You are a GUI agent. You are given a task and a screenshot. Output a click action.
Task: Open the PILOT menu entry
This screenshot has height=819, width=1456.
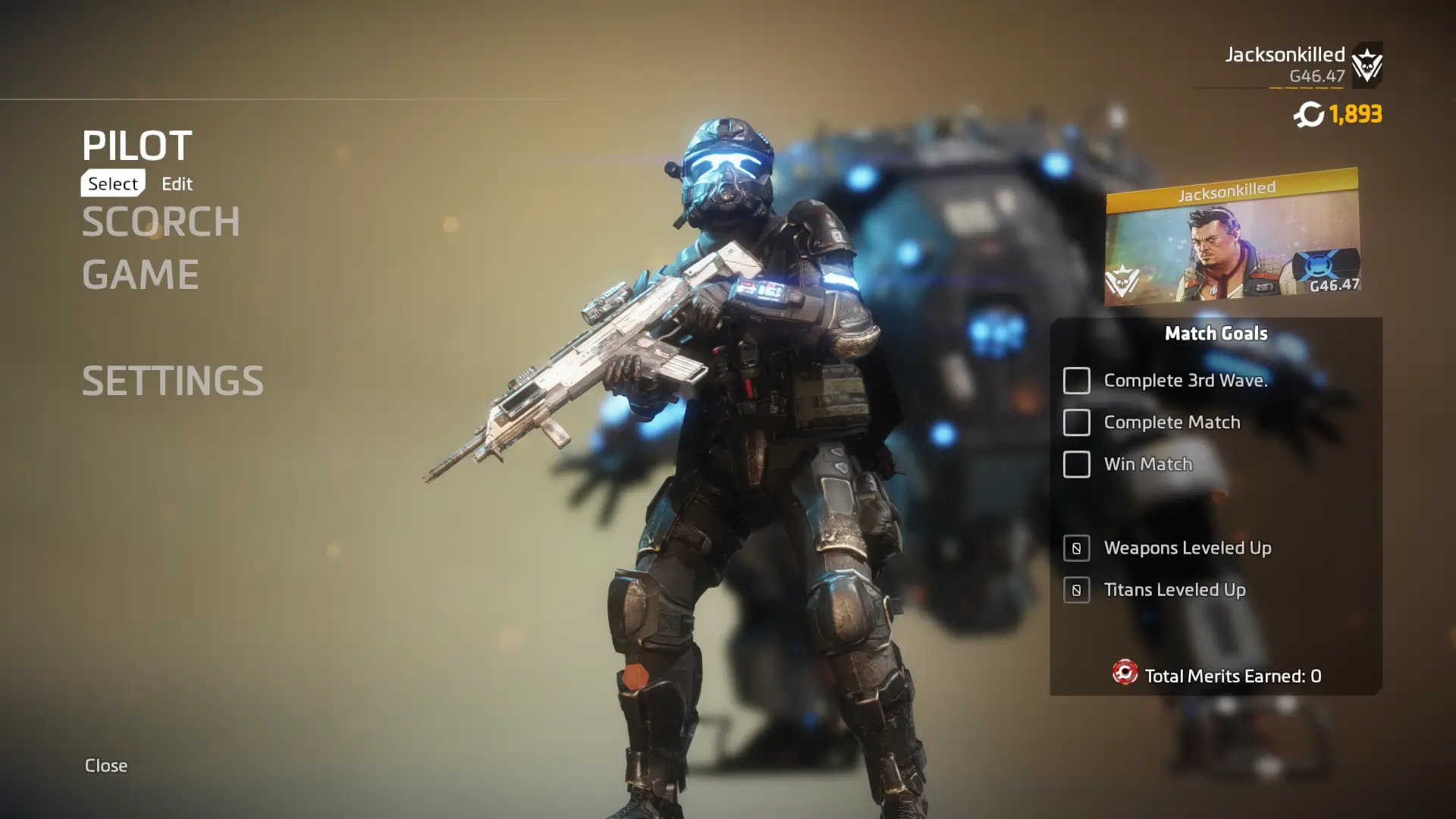(137, 145)
